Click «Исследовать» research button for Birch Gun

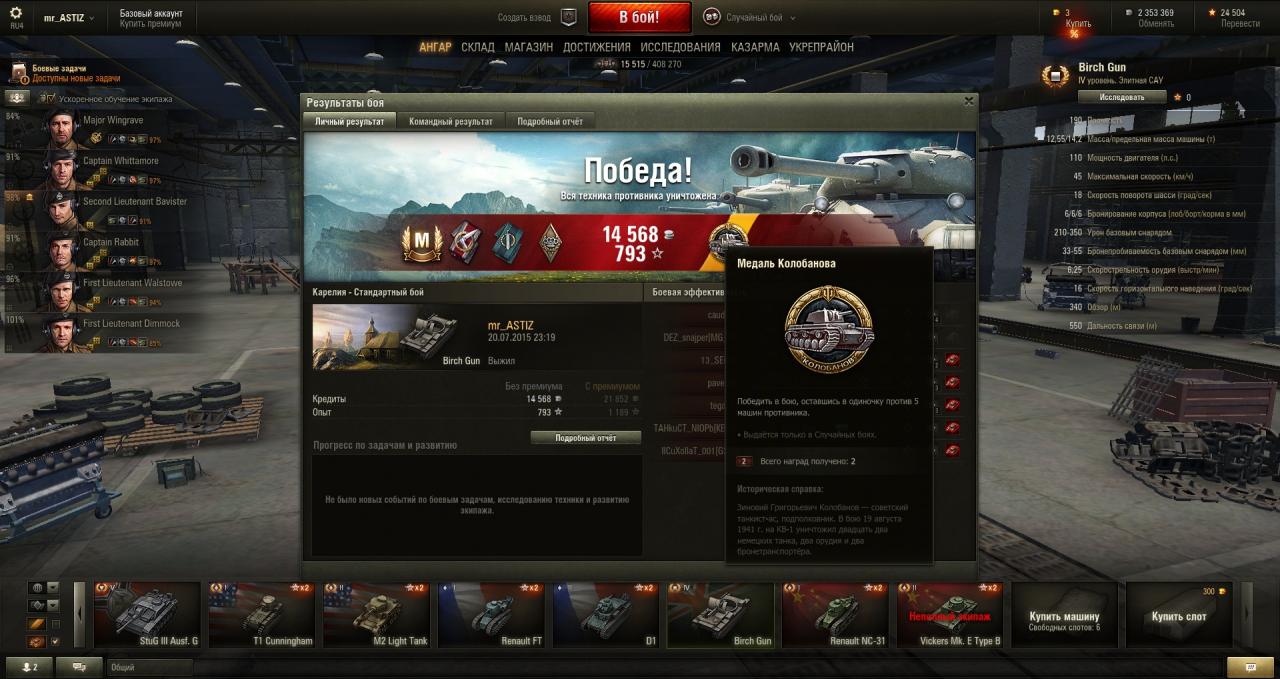tap(1122, 97)
